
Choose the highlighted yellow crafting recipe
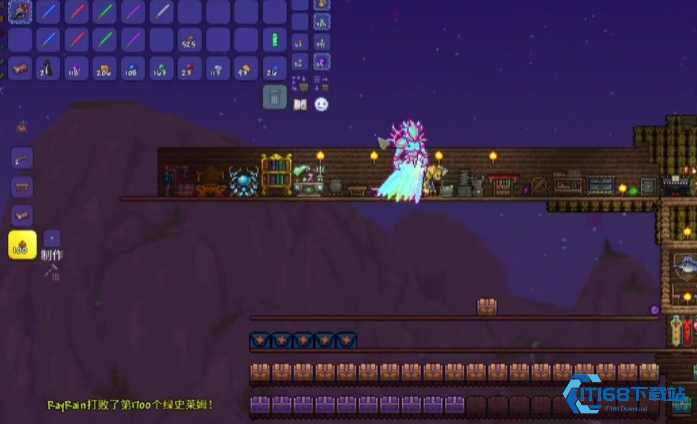coord(22,245)
